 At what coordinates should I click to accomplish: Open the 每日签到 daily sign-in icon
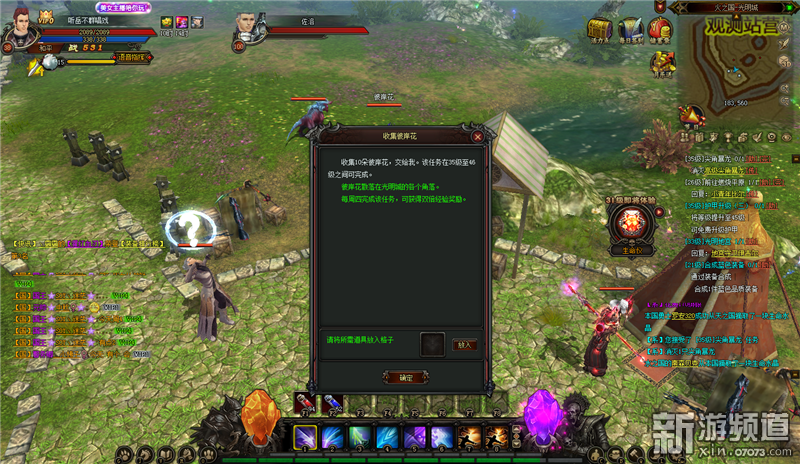(x=629, y=30)
